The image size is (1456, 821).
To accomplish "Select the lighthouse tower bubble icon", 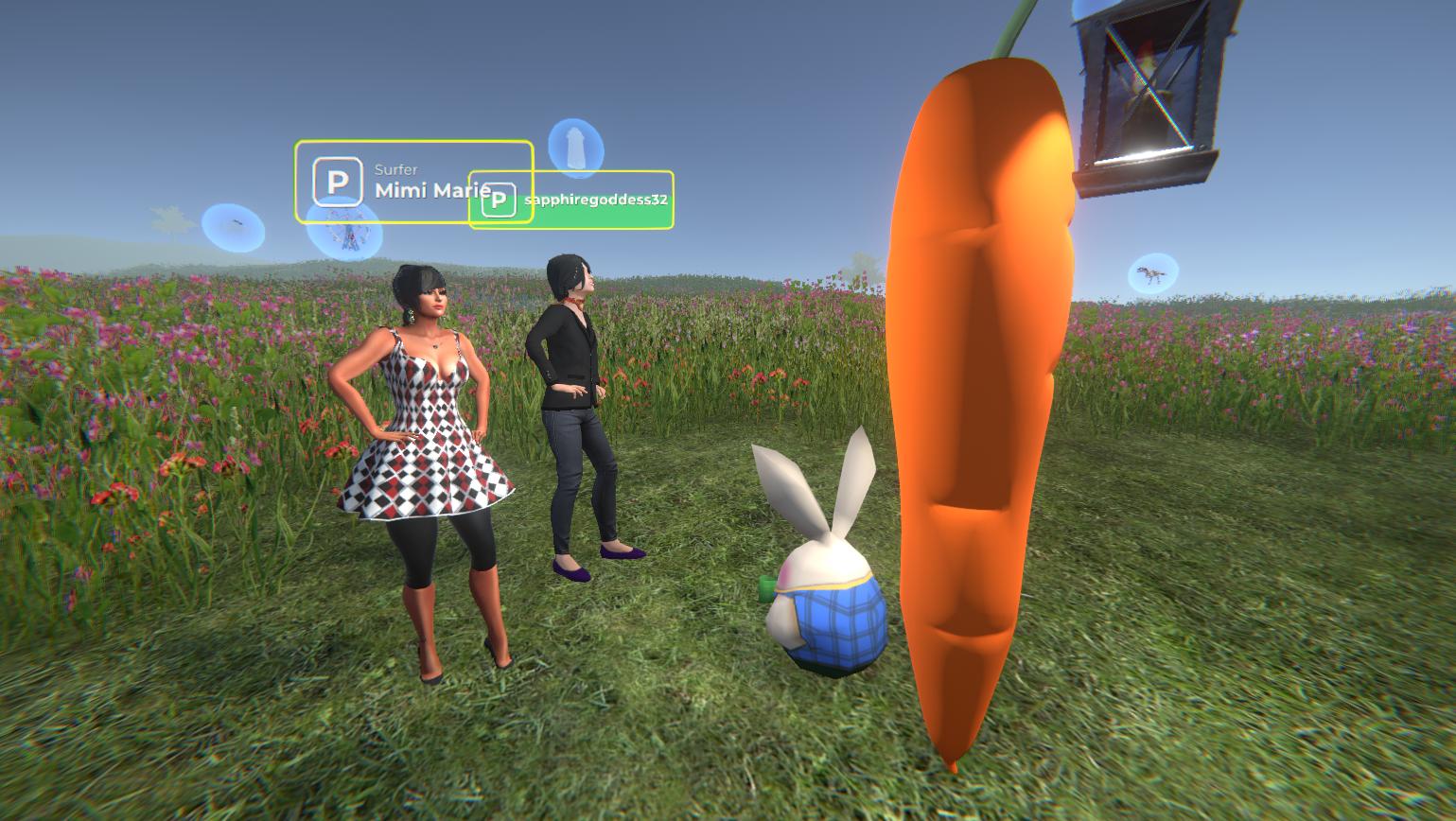I will pos(575,147).
